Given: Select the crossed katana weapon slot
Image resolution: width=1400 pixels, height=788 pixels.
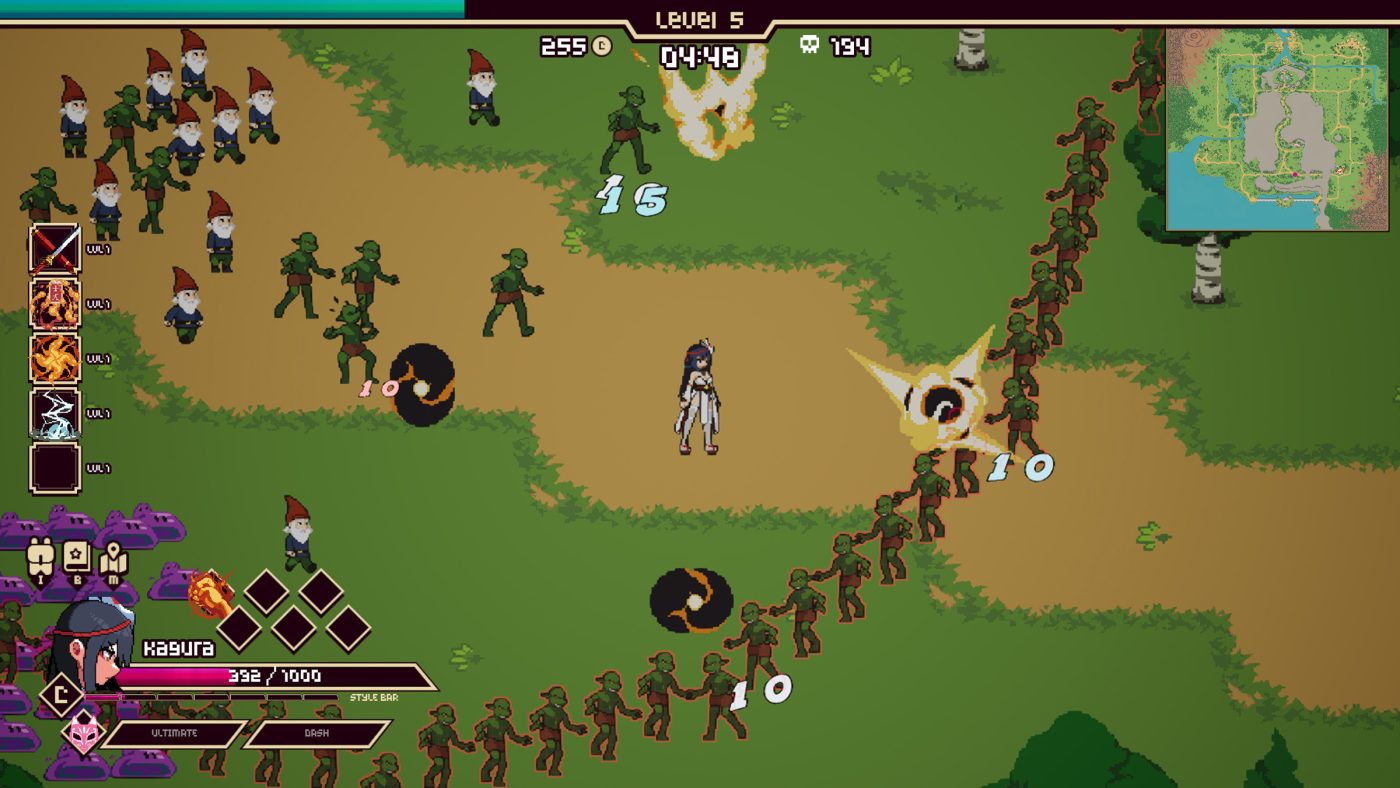Looking at the screenshot, I should [55, 249].
